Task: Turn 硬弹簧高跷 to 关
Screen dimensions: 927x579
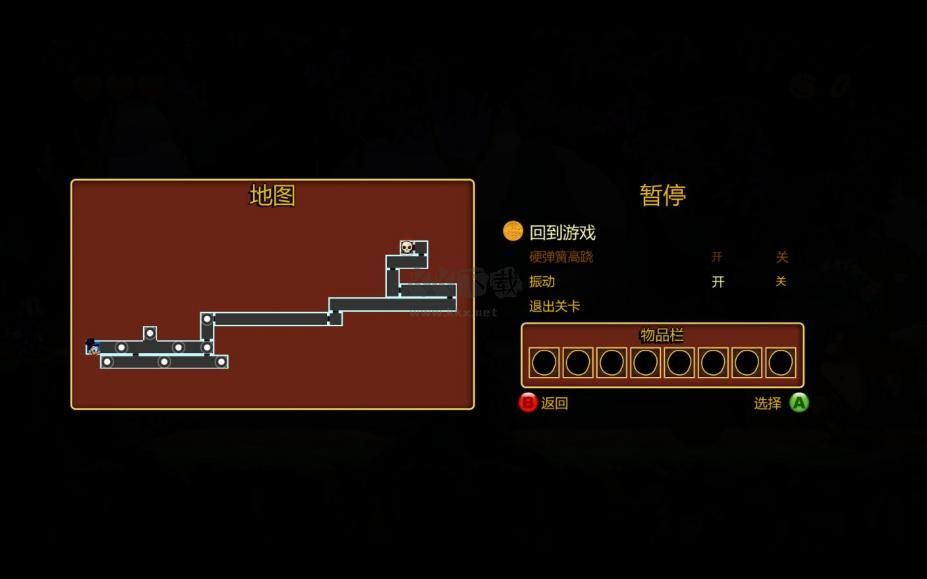Action: click(x=782, y=257)
